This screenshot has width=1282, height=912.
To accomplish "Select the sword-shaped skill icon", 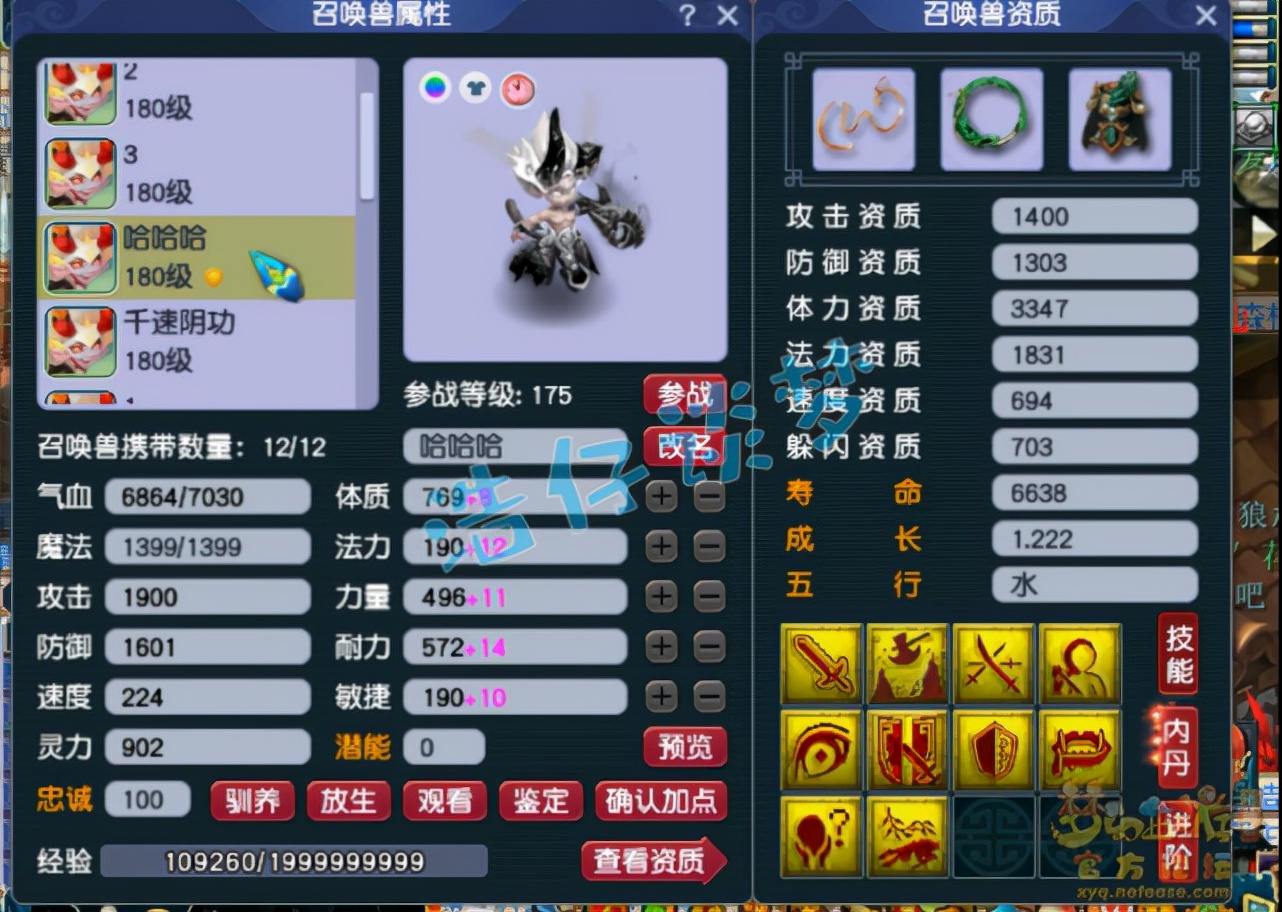I will coord(820,662).
